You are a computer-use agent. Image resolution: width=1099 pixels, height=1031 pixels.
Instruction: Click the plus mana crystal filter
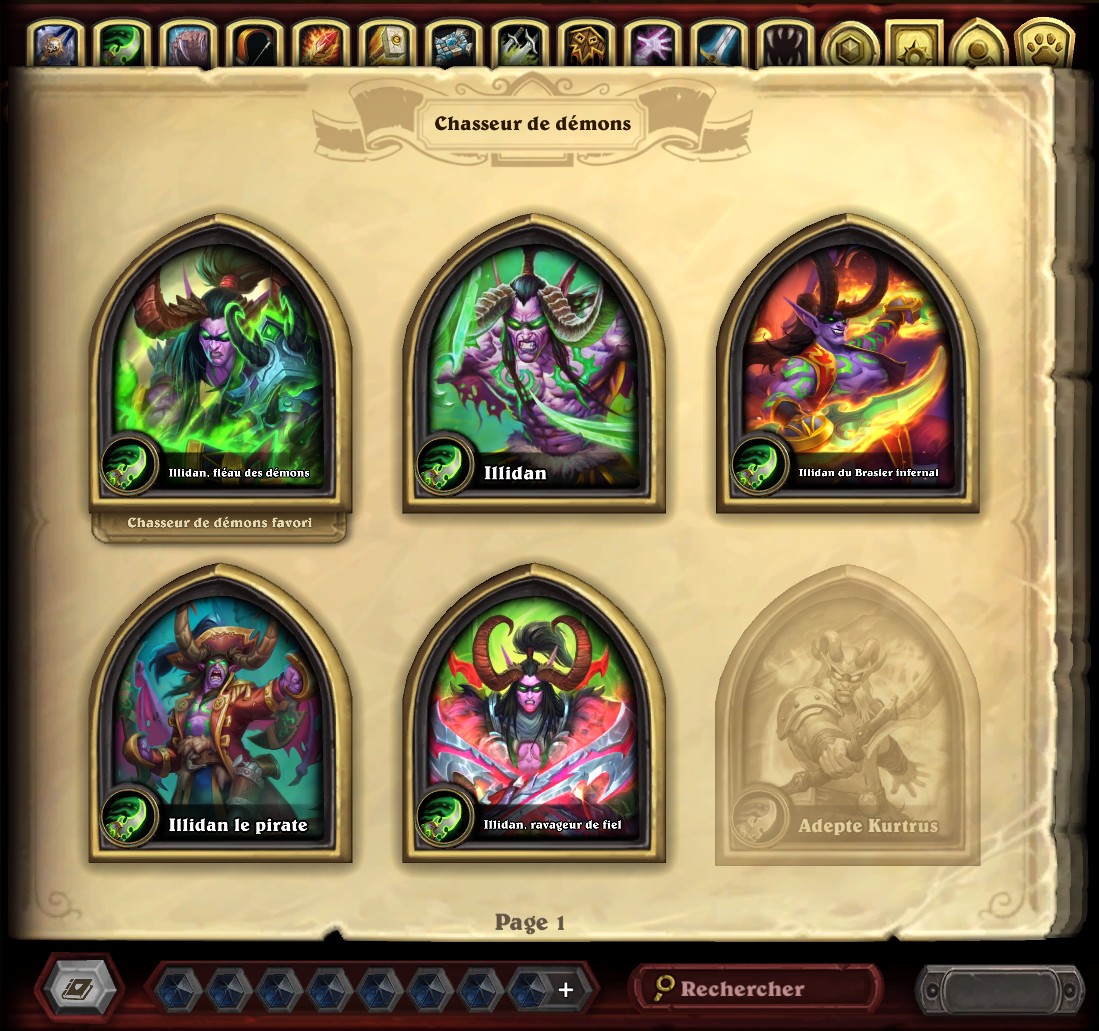pyautogui.click(x=565, y=990)
